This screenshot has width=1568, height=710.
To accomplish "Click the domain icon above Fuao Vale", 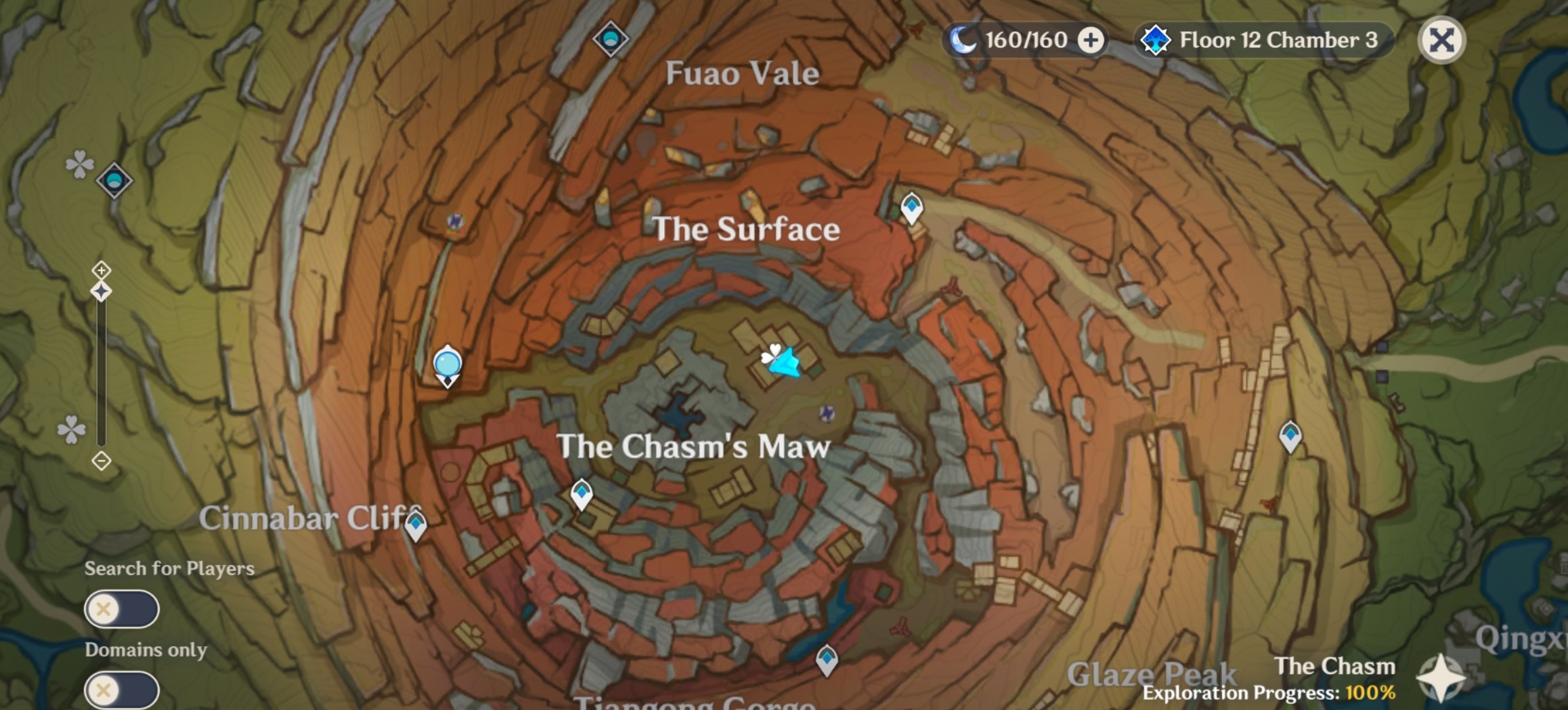I will click(610, 39).
